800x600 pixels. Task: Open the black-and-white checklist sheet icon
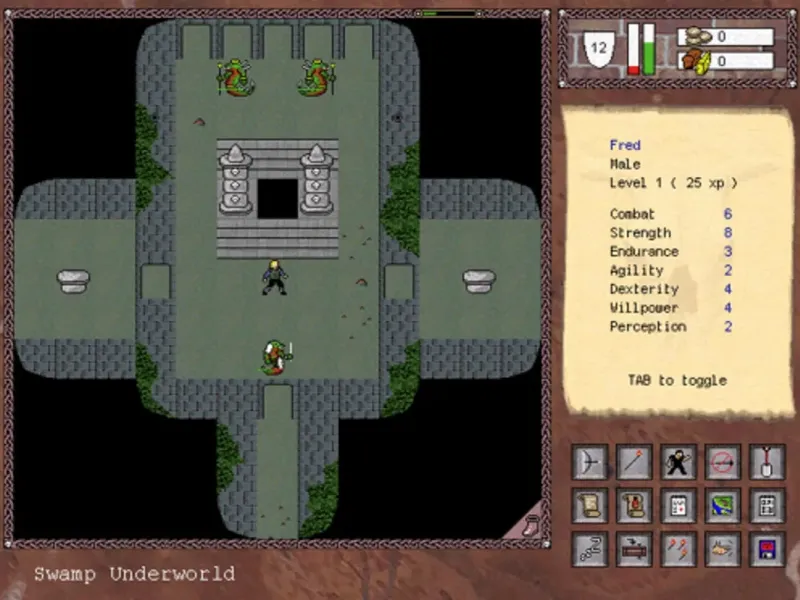768,505
